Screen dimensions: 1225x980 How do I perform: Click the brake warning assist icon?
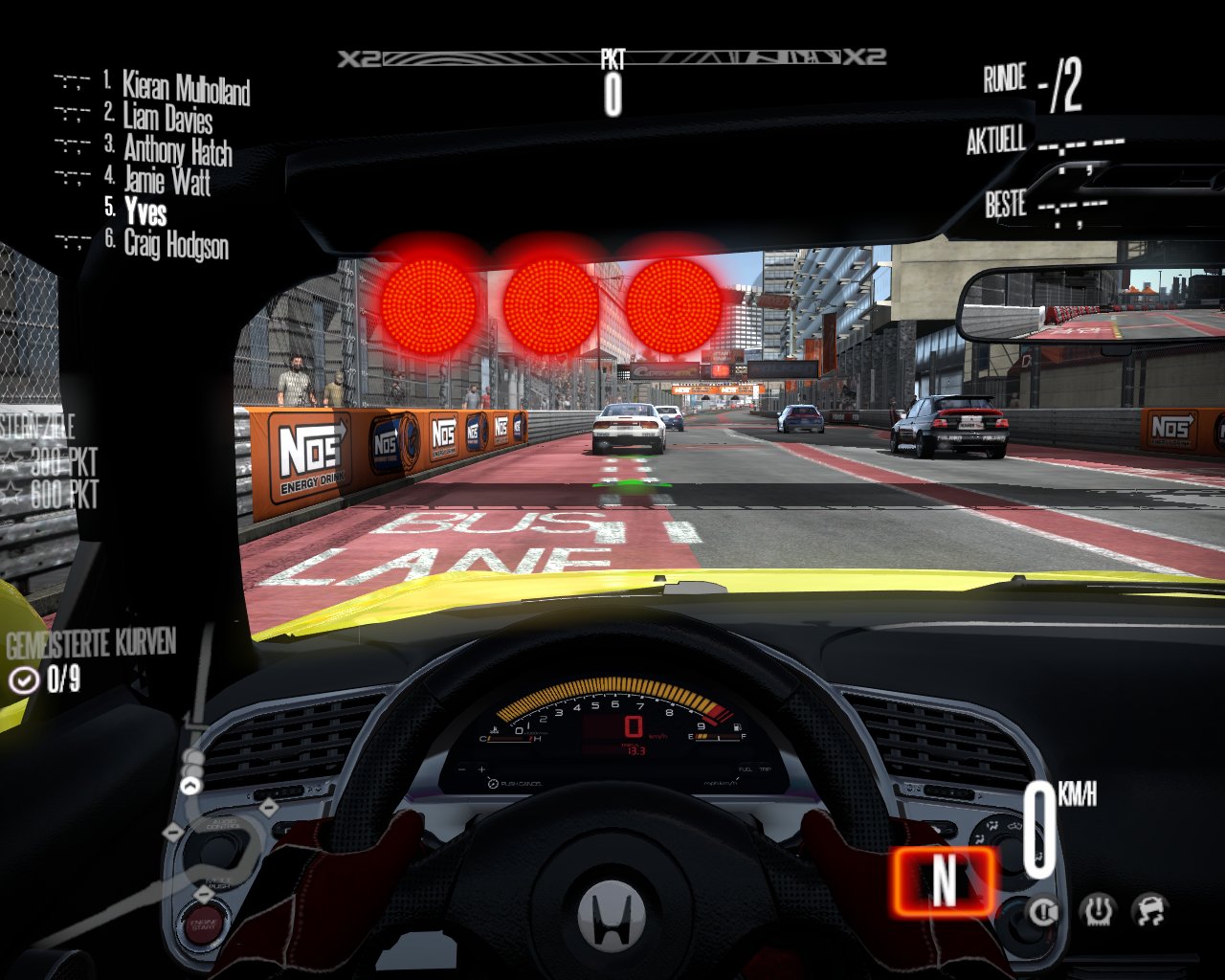click(x=1043, y=911)
